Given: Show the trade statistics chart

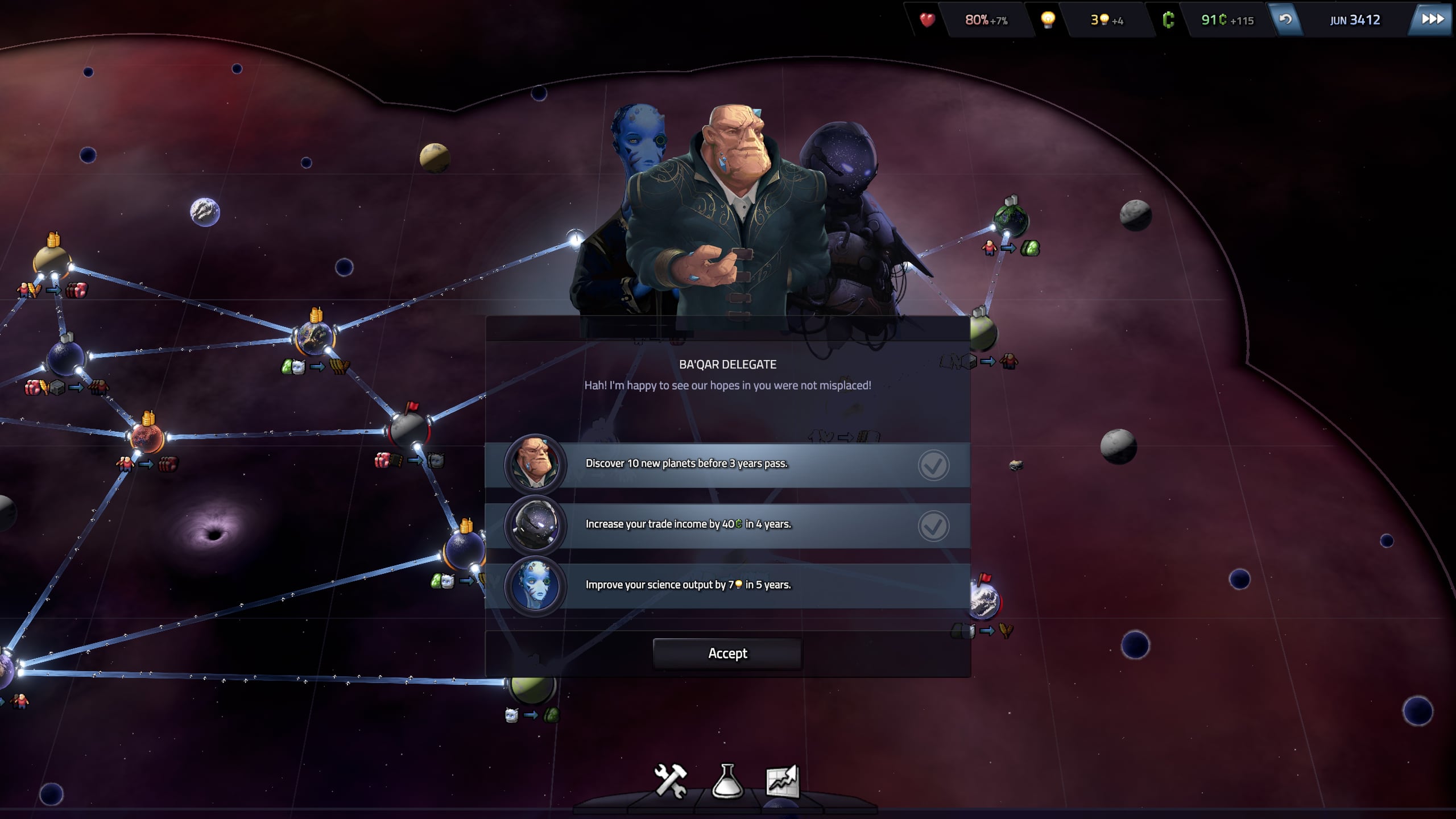Looking at the screenshot, I should 783,781.
